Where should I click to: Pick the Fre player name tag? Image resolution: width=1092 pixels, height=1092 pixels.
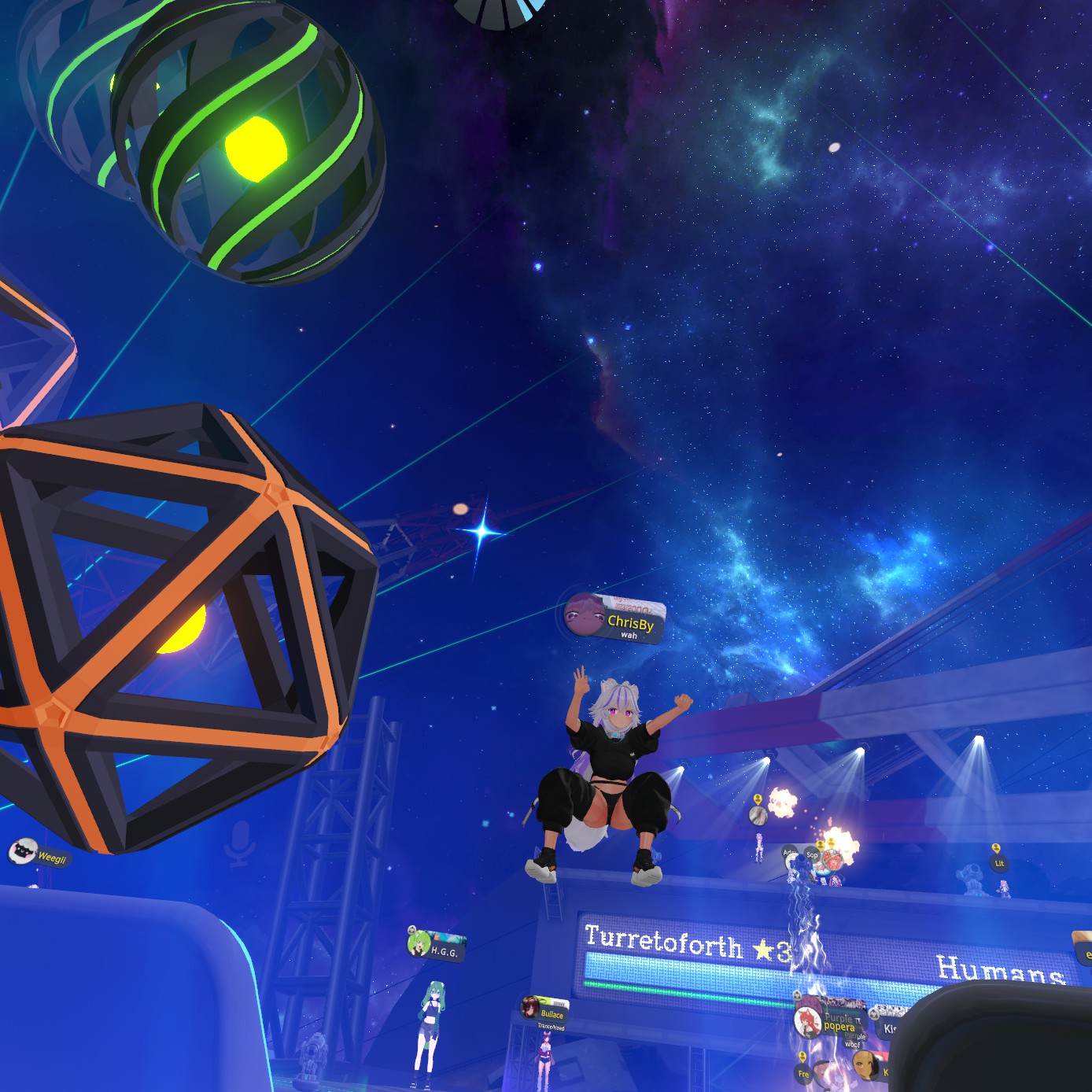[x=803, y=1073]
